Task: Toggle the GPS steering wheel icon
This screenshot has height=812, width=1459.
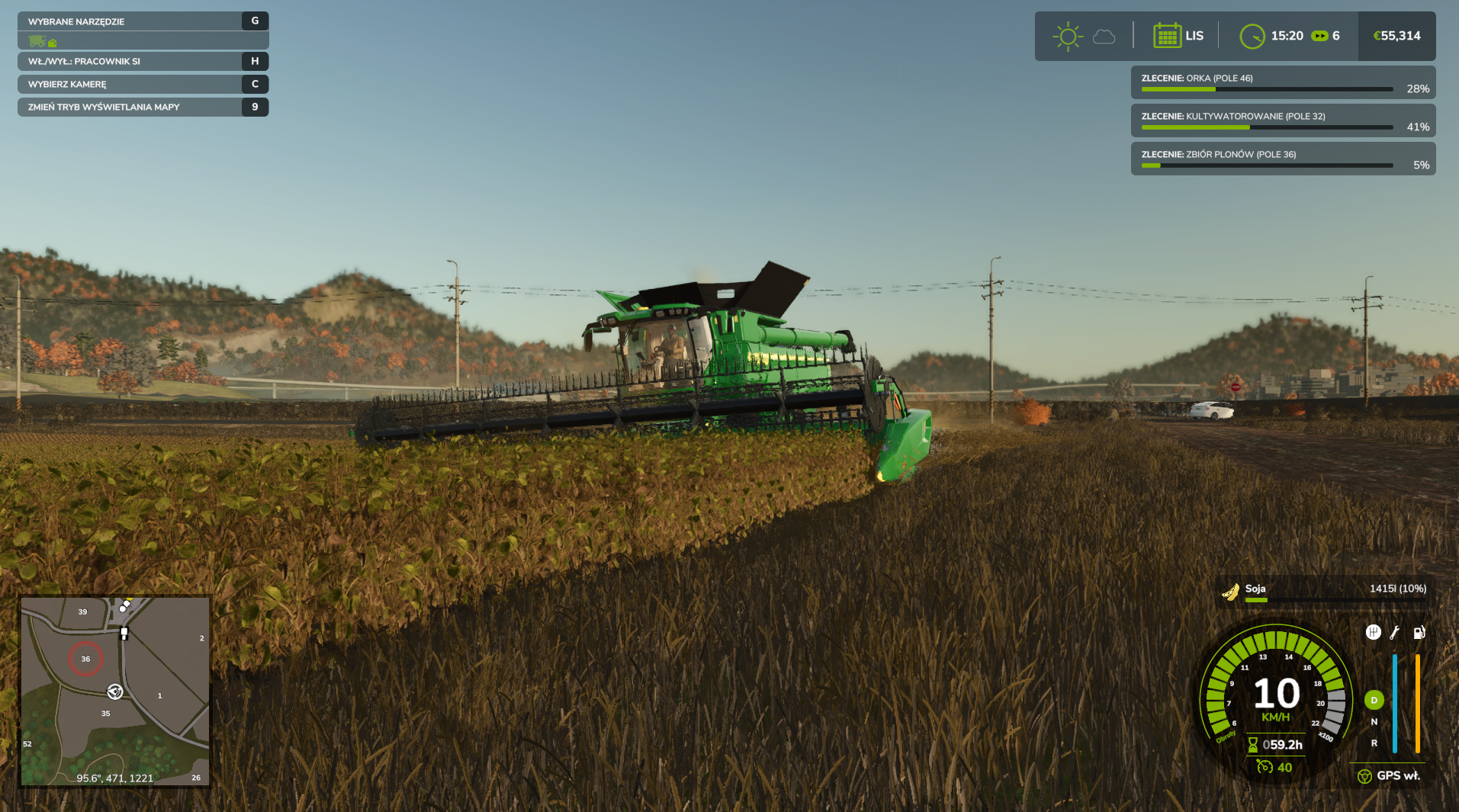Action: (1364, 776)
